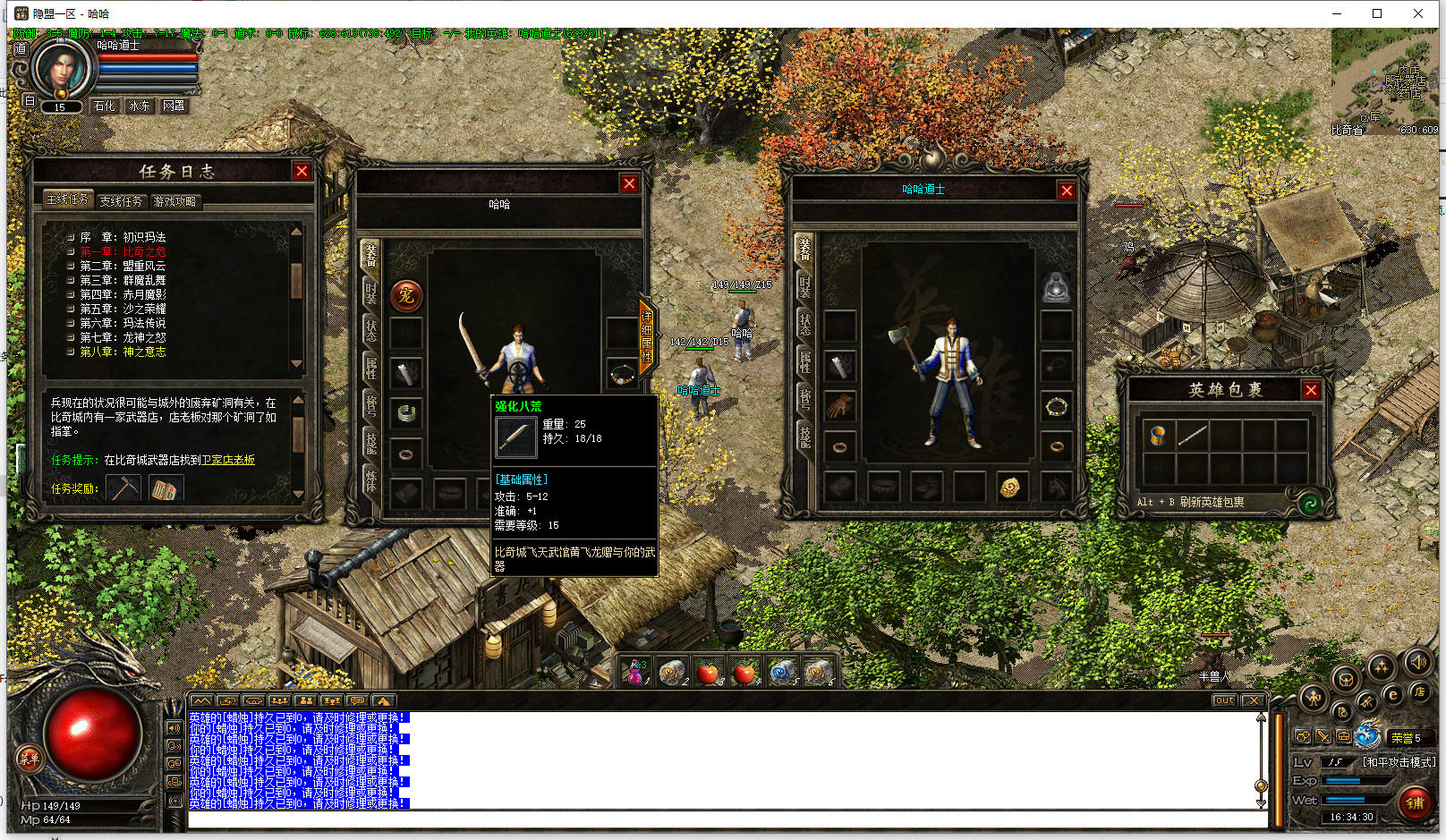Switch to the 支线任务 side quest tab
The width and height of the screenshot is (1446, 840).
point(121,201)
